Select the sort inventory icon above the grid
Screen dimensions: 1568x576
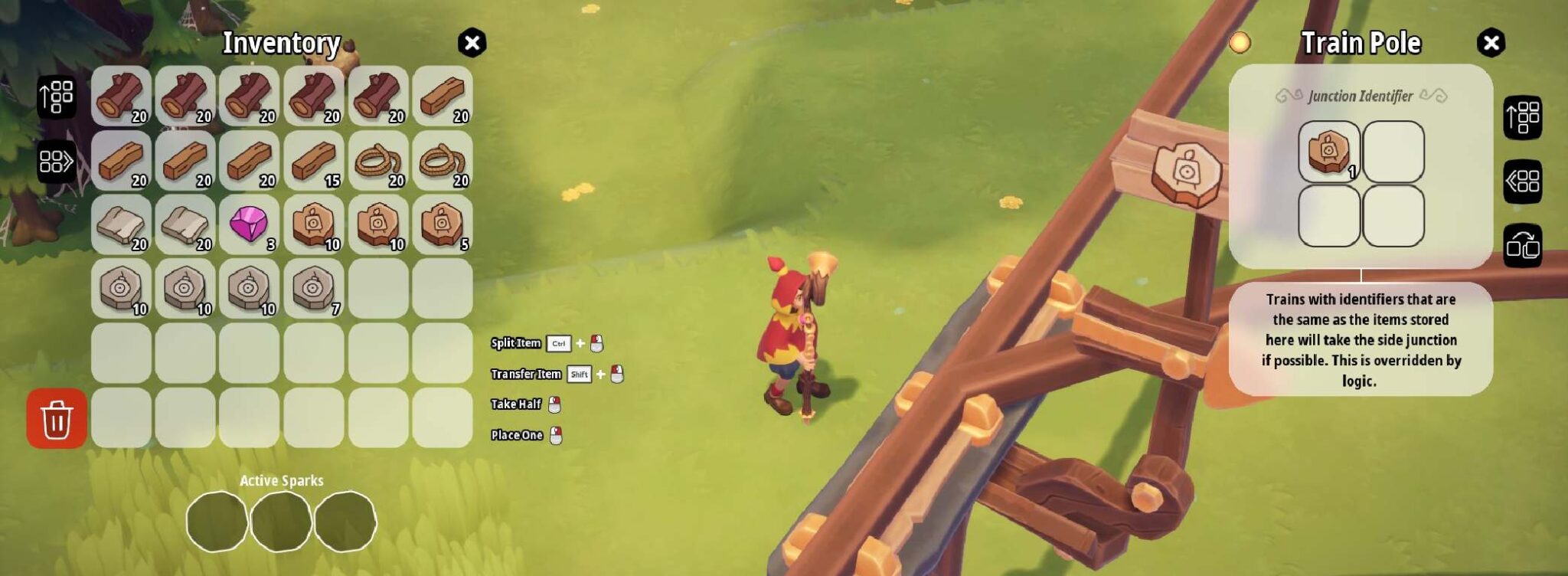click(x=55, y=96)
